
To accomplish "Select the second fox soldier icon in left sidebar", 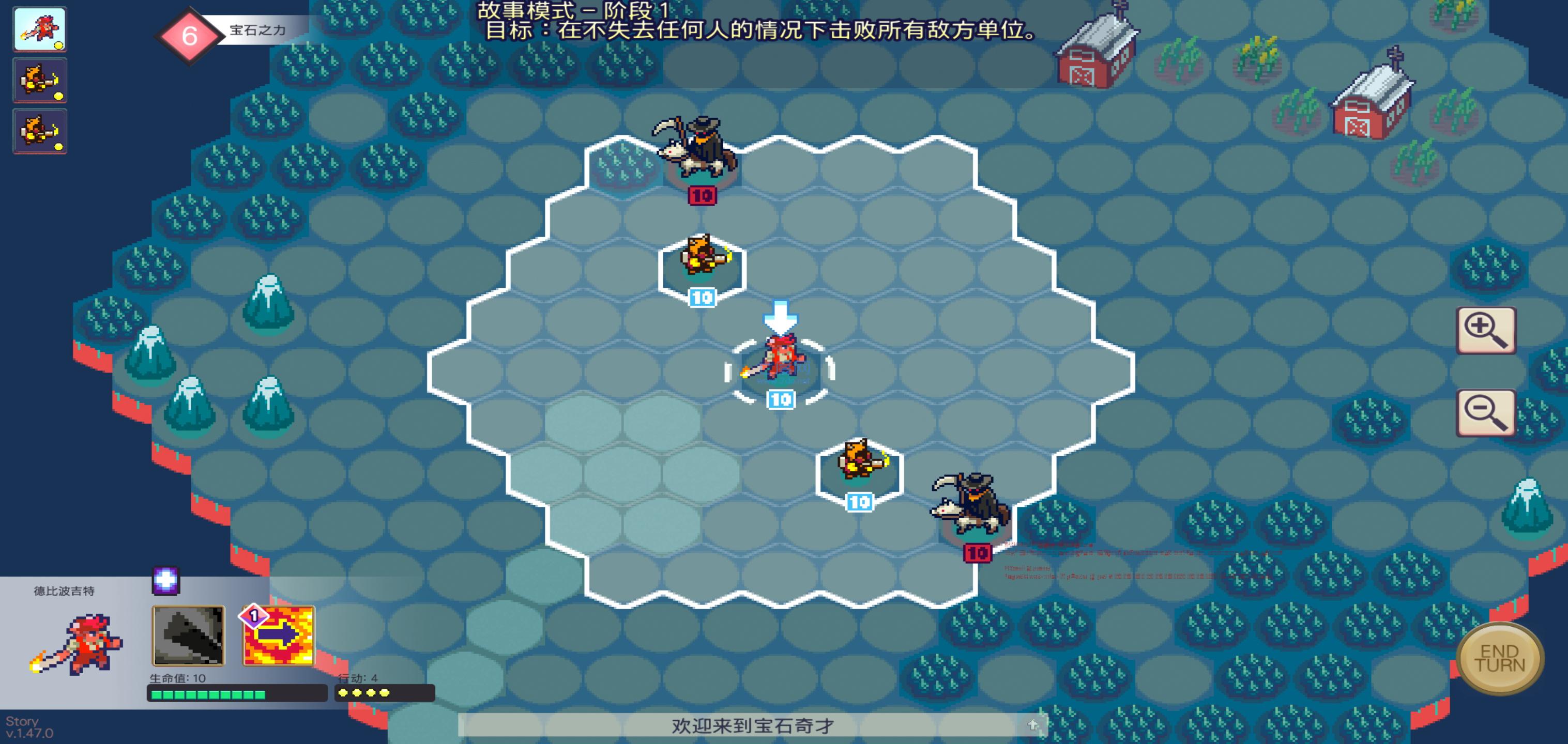I will click(x=39, y=130).
